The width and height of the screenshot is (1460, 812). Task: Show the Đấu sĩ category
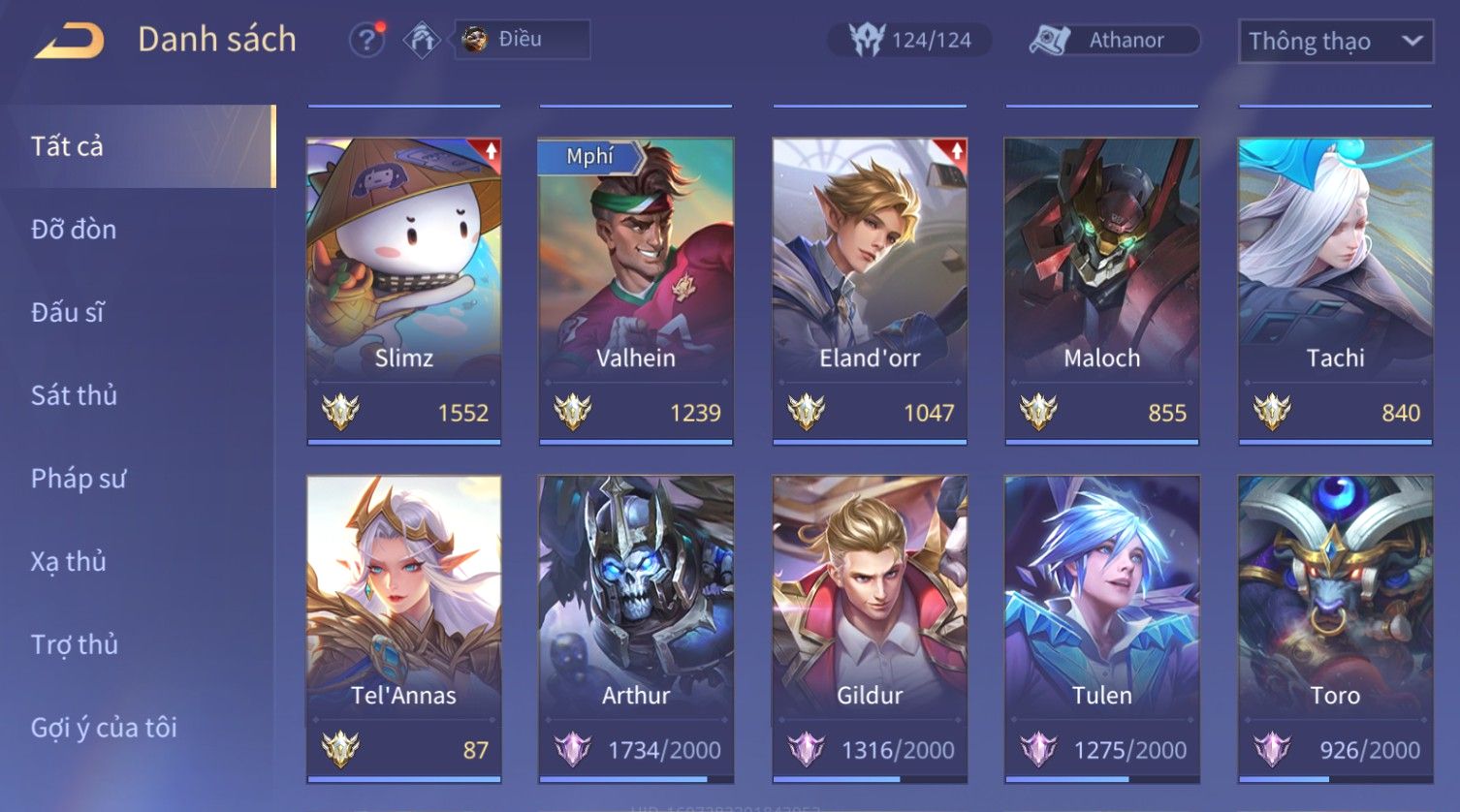[68, 312]
